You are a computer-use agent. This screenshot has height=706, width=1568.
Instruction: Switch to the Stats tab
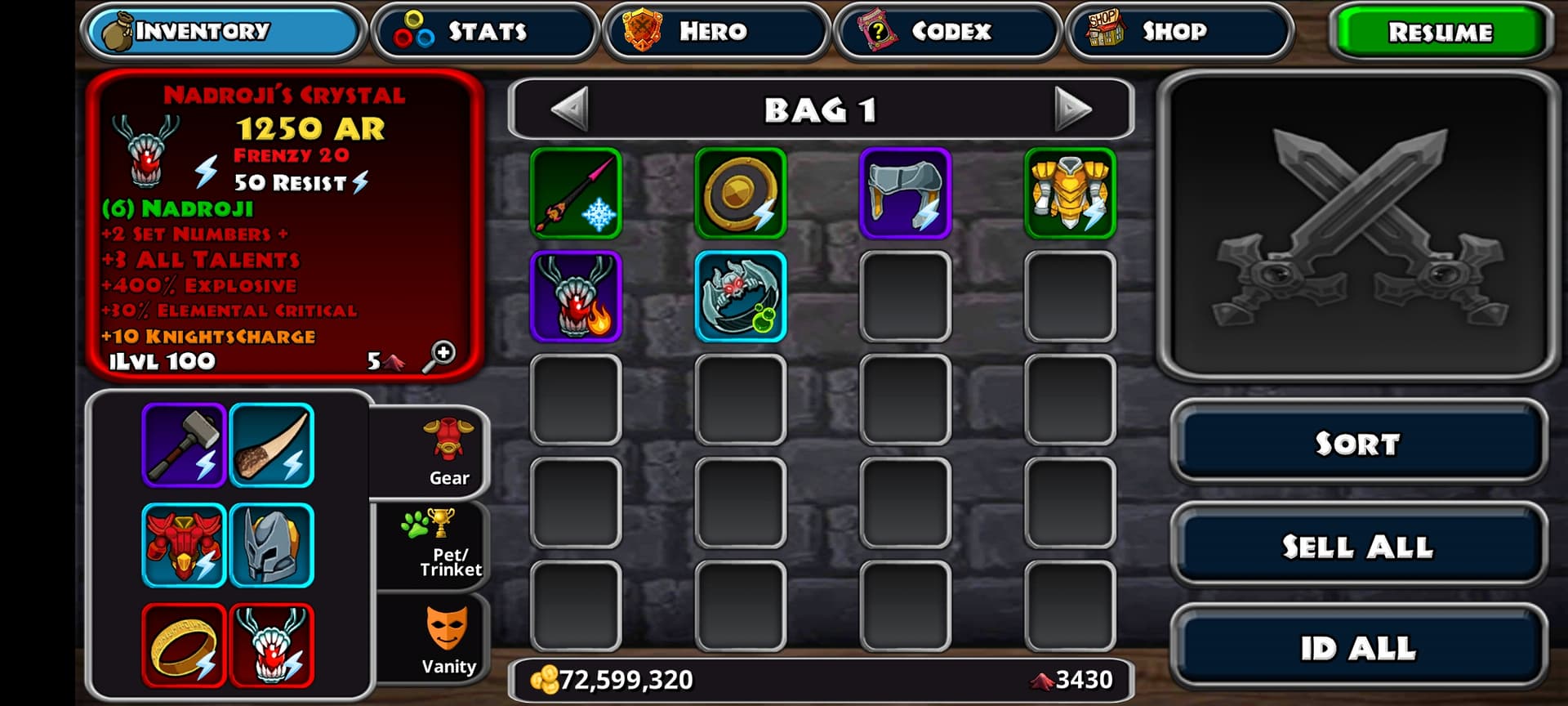485,32
